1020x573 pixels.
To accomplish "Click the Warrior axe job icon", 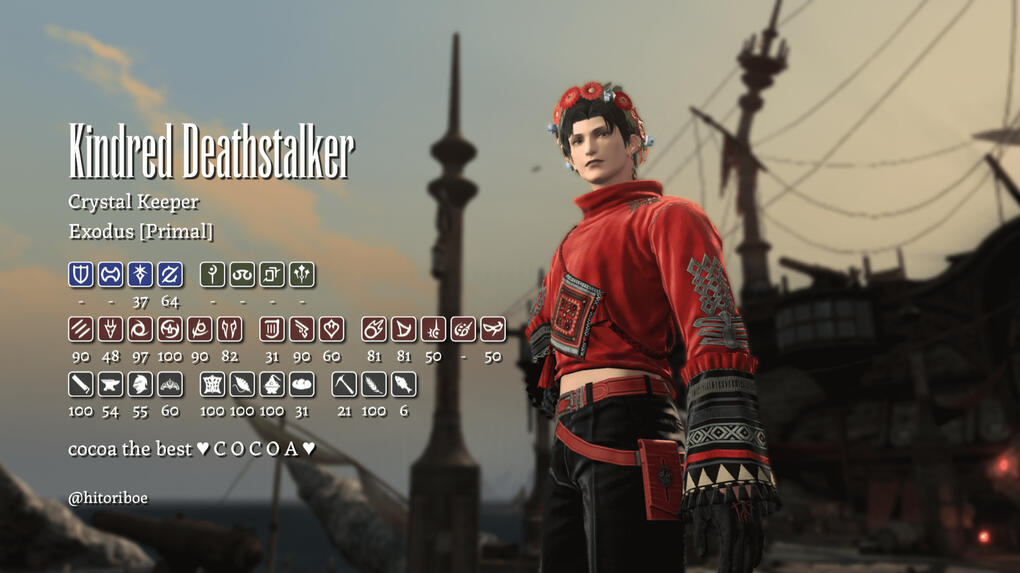I will pos(111,274).
